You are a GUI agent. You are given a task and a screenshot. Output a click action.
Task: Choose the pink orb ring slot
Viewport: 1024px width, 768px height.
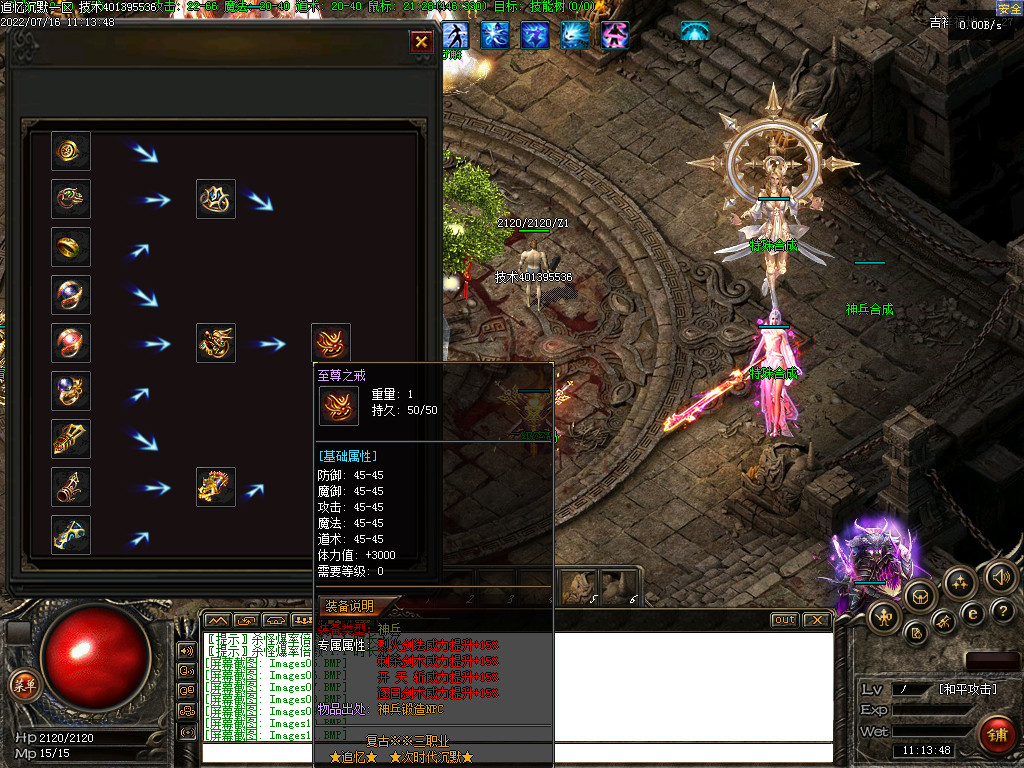click(x=71, y=343)
